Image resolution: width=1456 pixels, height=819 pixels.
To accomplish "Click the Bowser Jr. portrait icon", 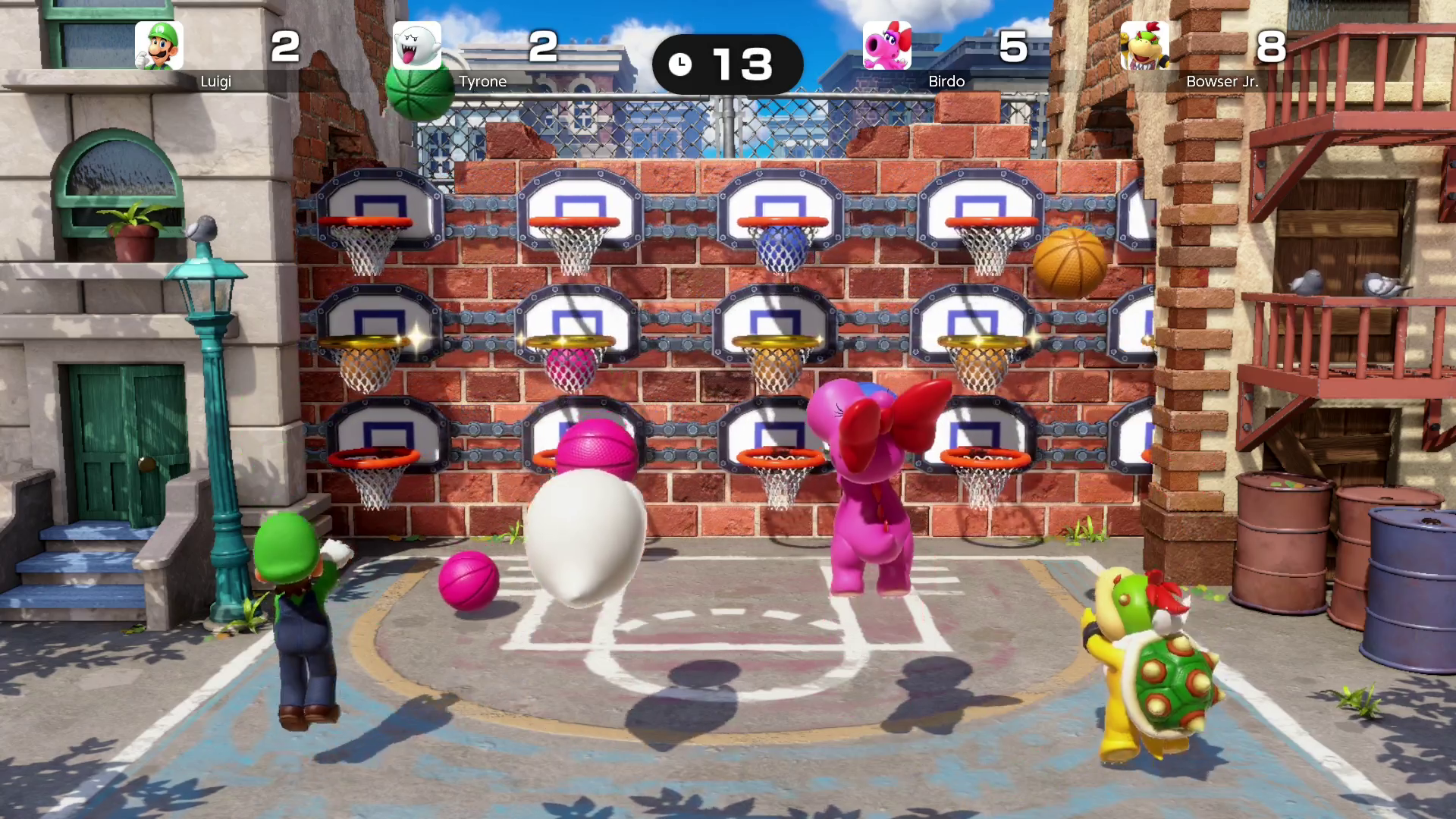I will click(x=1144, y=45).
